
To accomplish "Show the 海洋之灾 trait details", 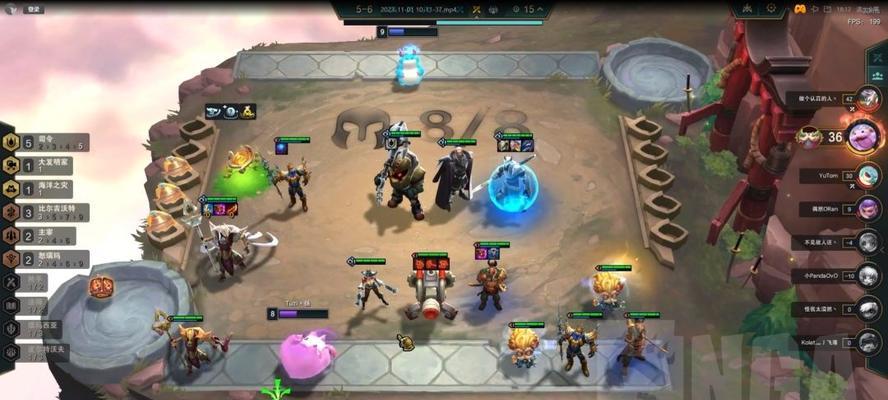I will 45,188.
